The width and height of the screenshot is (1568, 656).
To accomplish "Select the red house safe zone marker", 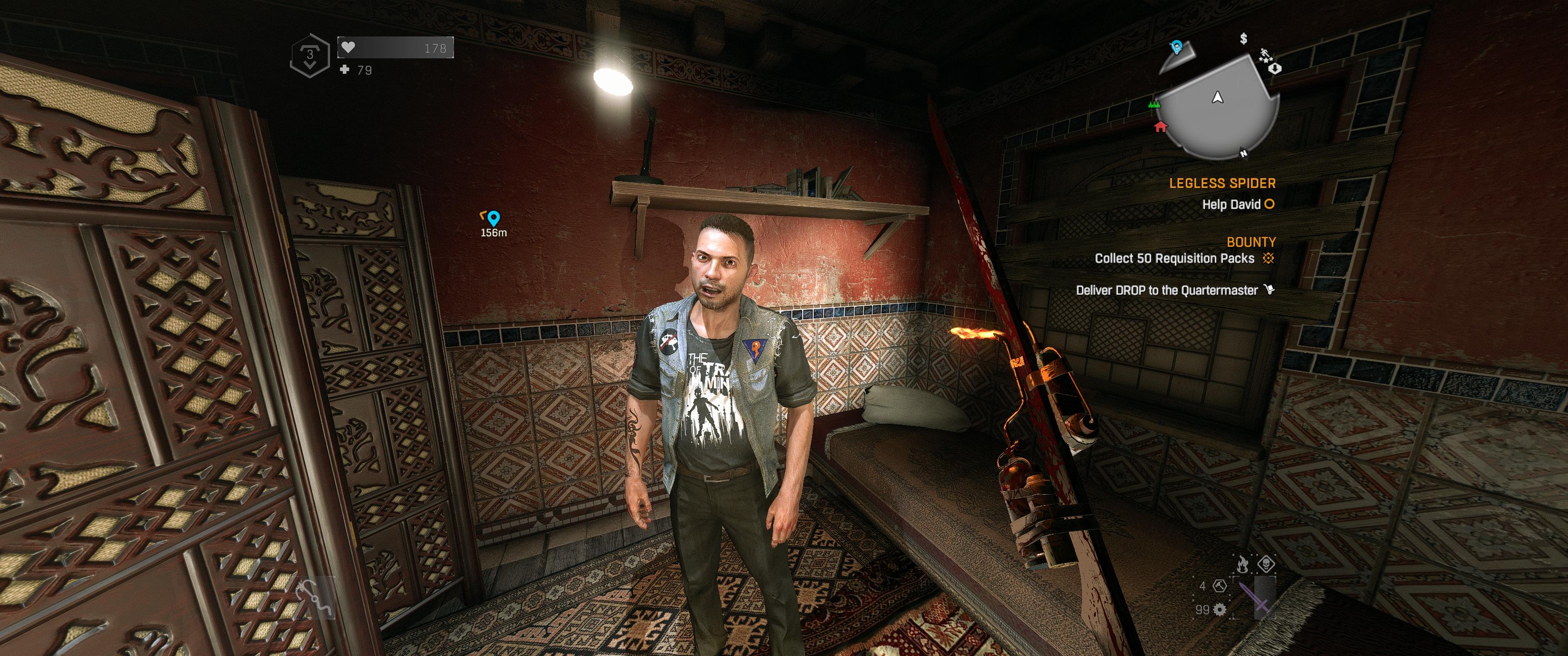I will point(1160,127).
